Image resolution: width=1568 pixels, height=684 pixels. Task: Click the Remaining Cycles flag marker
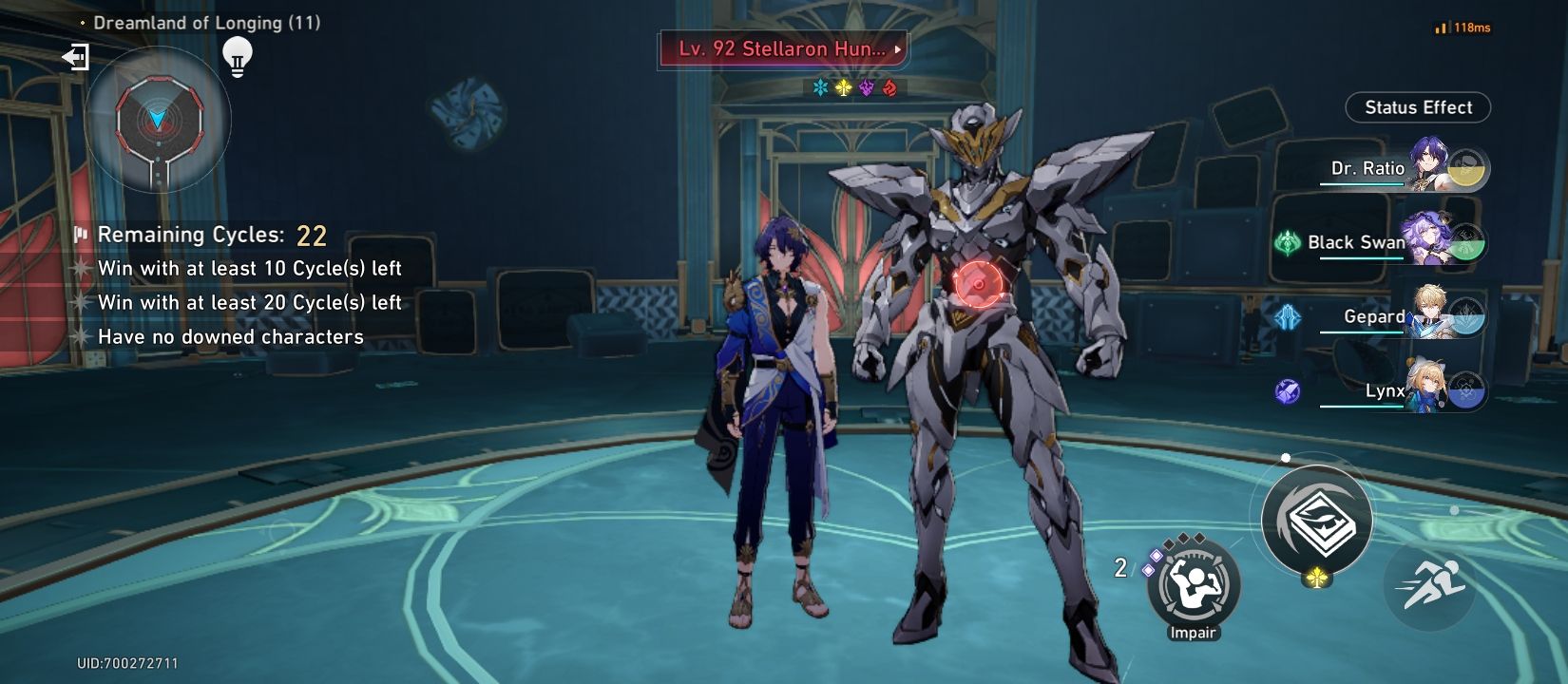pyautogui.click(x=82, y=234)
